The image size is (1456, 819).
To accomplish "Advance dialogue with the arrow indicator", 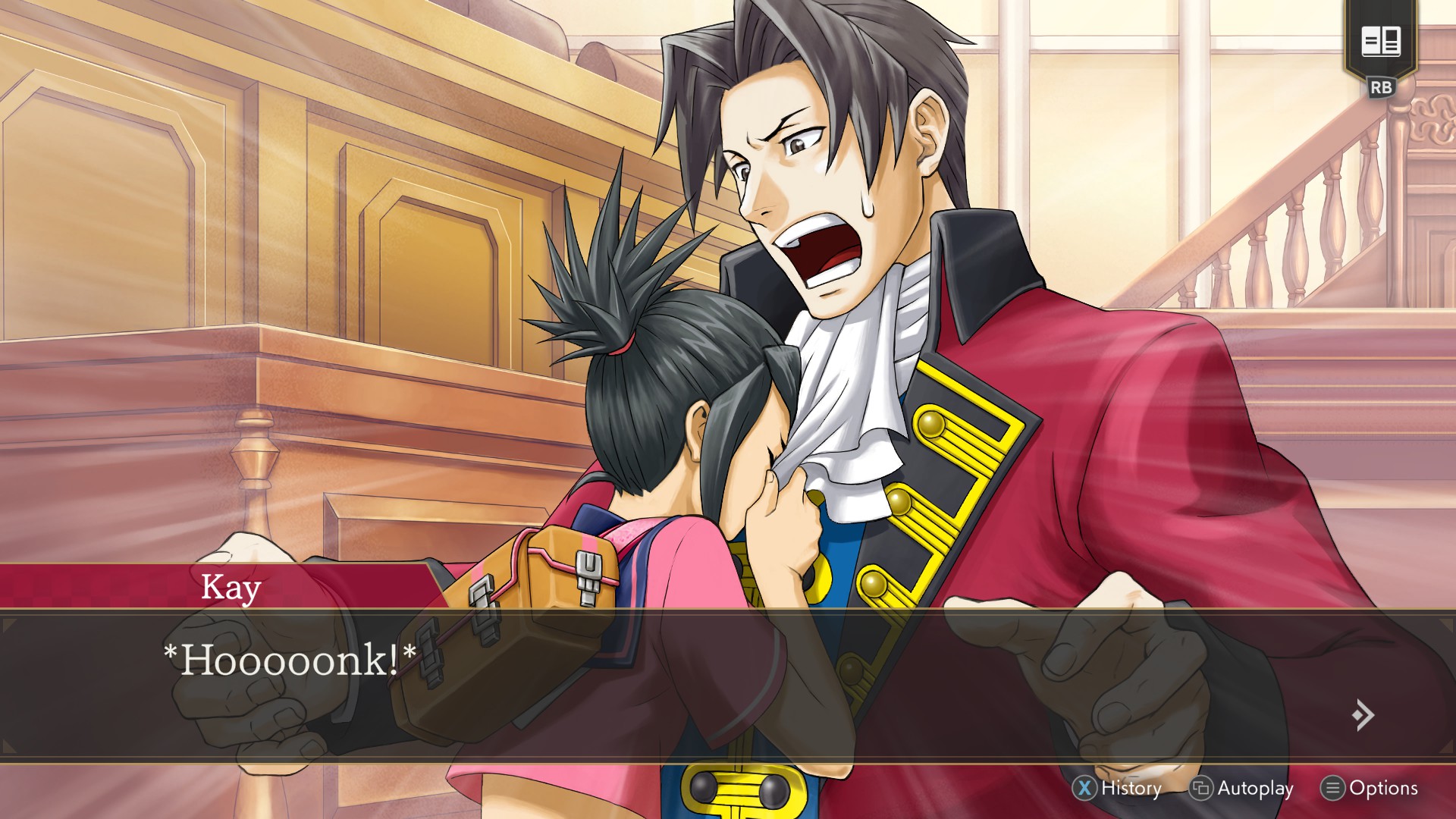I will pyautogui.click(x=1363, y=714).
